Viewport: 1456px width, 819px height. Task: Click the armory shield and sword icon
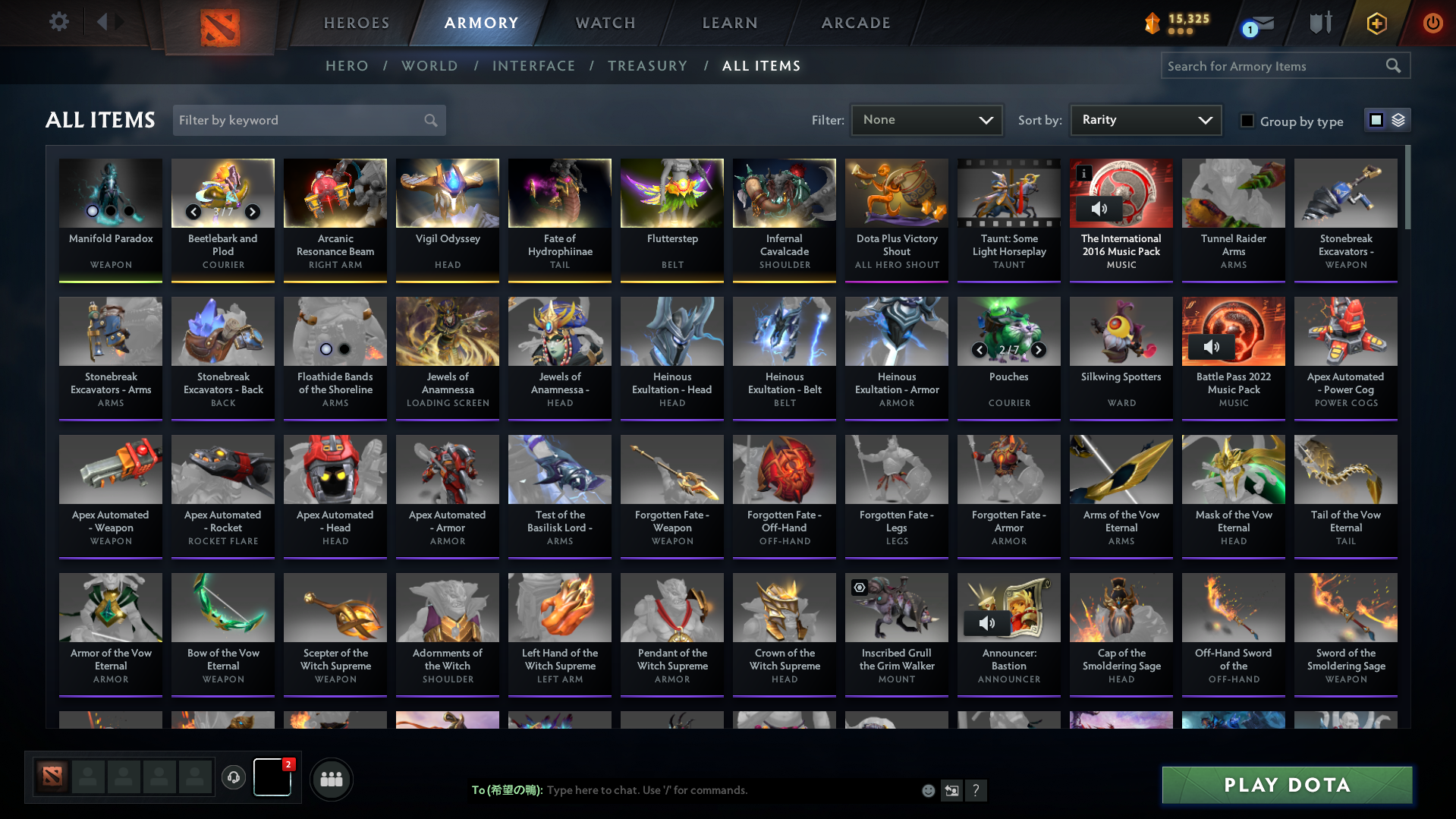[1319, 23]
